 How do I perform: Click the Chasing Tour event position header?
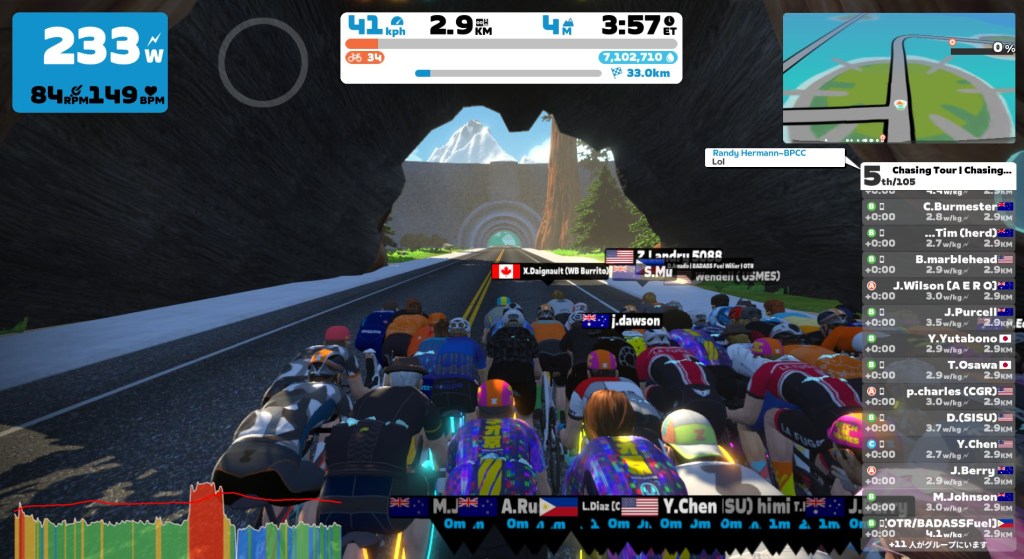tap(938, 176)
